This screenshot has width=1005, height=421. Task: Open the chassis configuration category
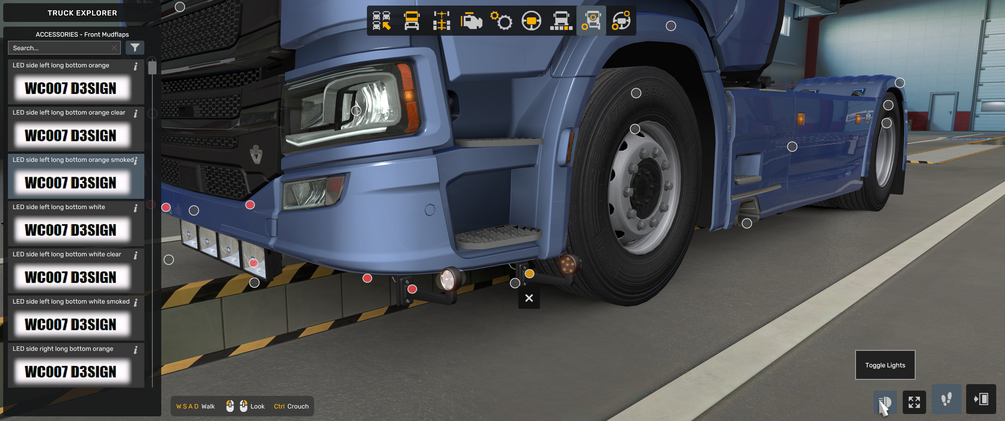pos(442,21)
